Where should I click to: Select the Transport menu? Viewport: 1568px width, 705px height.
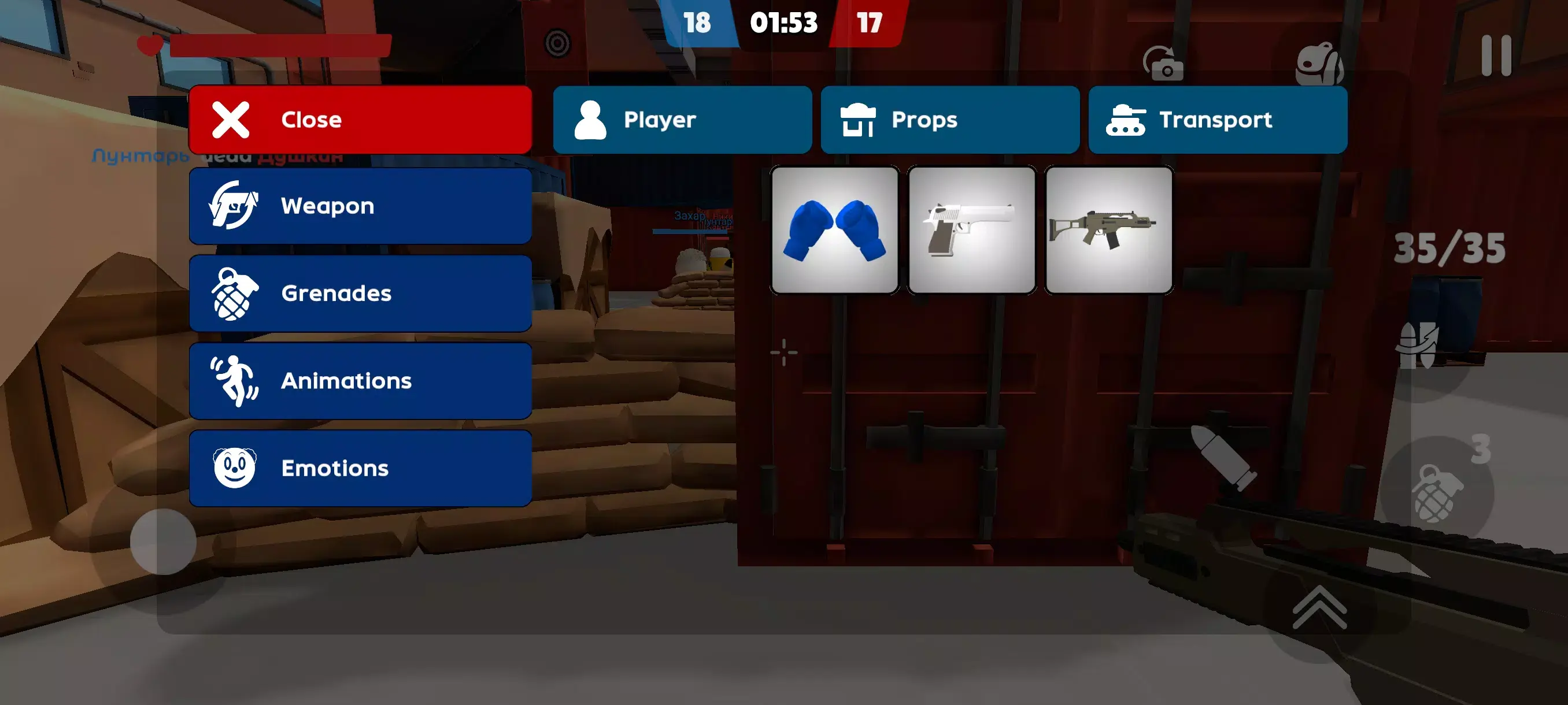(1218, 119)
